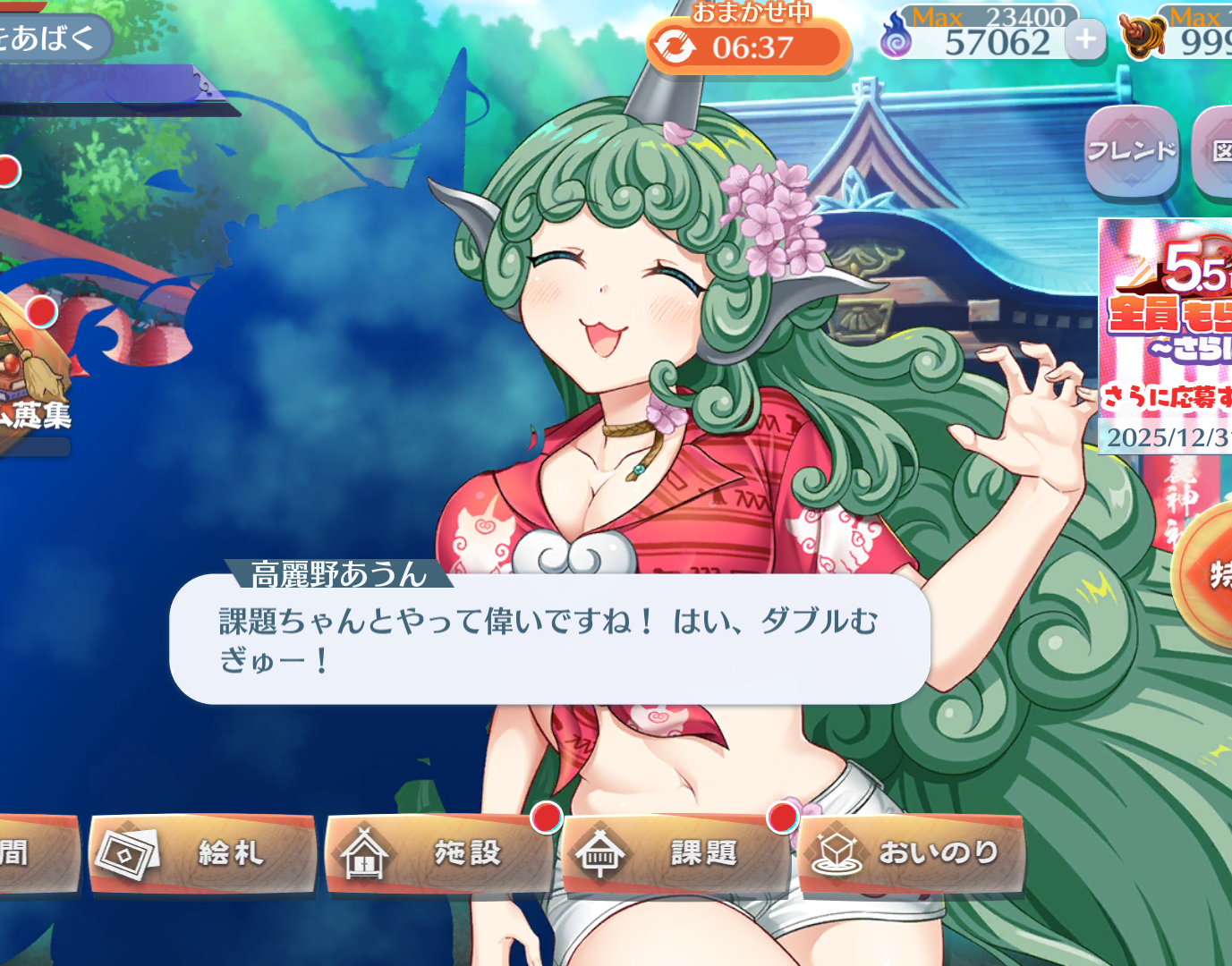This screenshot has width=1232, height=966.
Task: Tap the plus button beside spirit currency
Action: [x=1085, y=39]
